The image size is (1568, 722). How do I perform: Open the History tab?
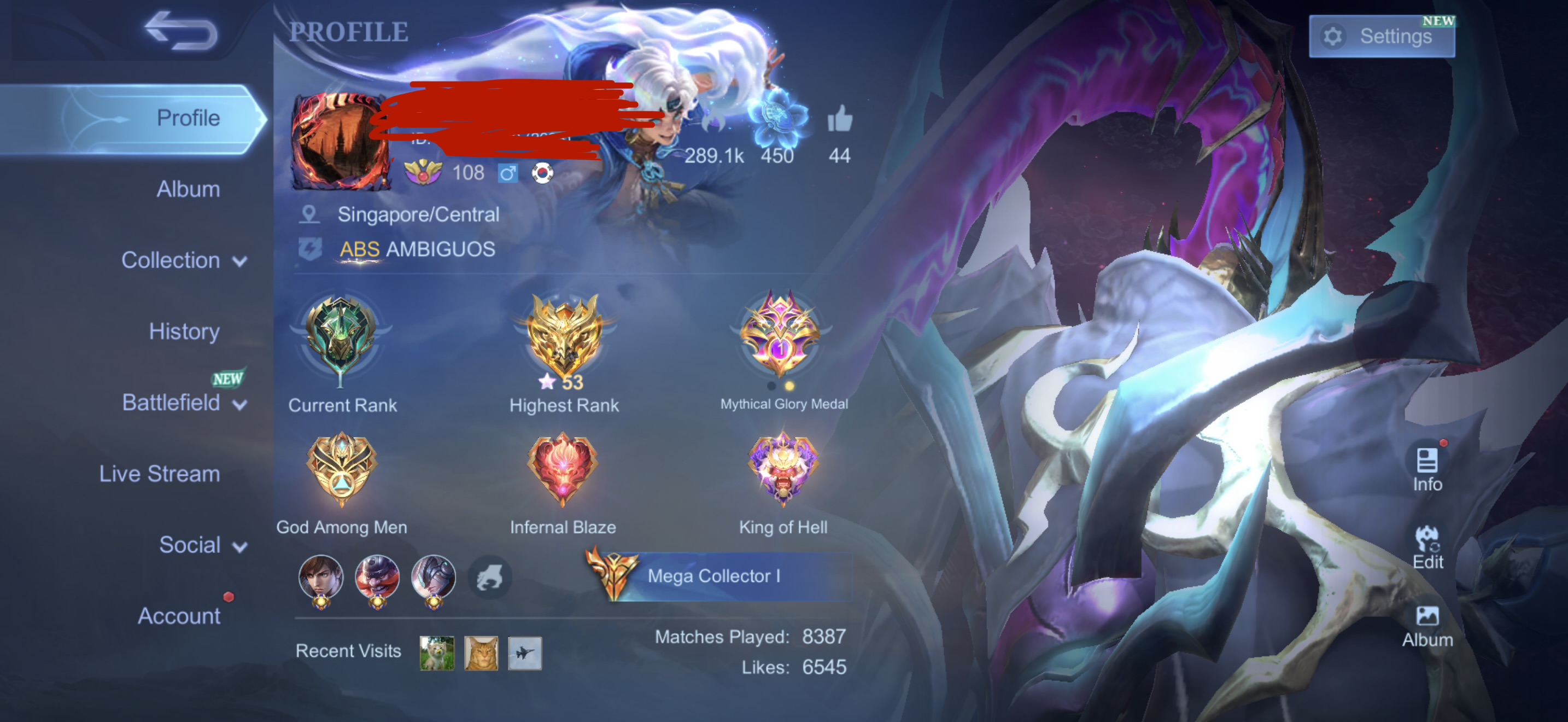184,332
